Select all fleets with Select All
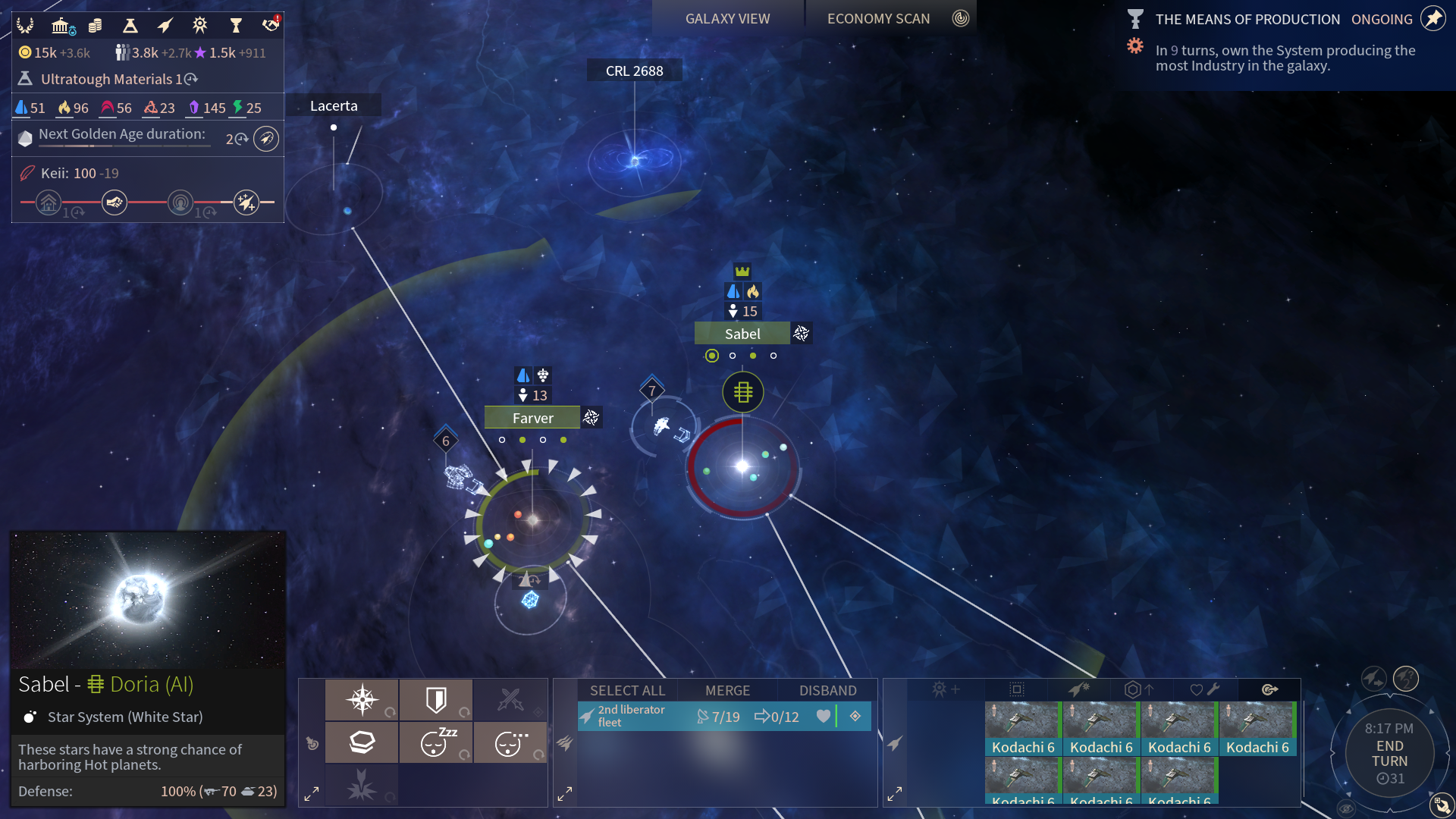This screenshot has height=819, width=1456. click(627, 691)
